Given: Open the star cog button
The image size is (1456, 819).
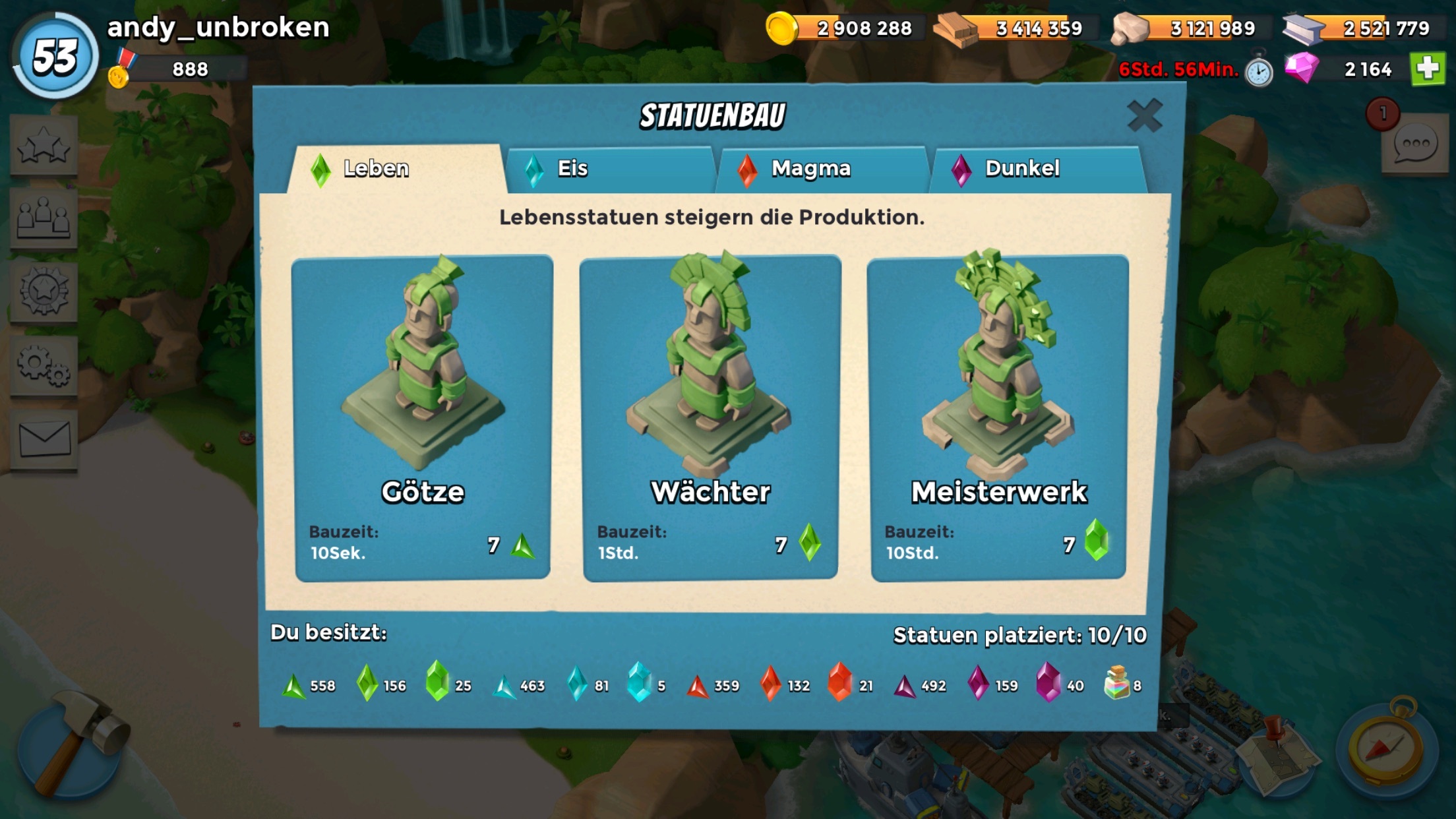Looking at the screenshot, I should coord(44,291).
